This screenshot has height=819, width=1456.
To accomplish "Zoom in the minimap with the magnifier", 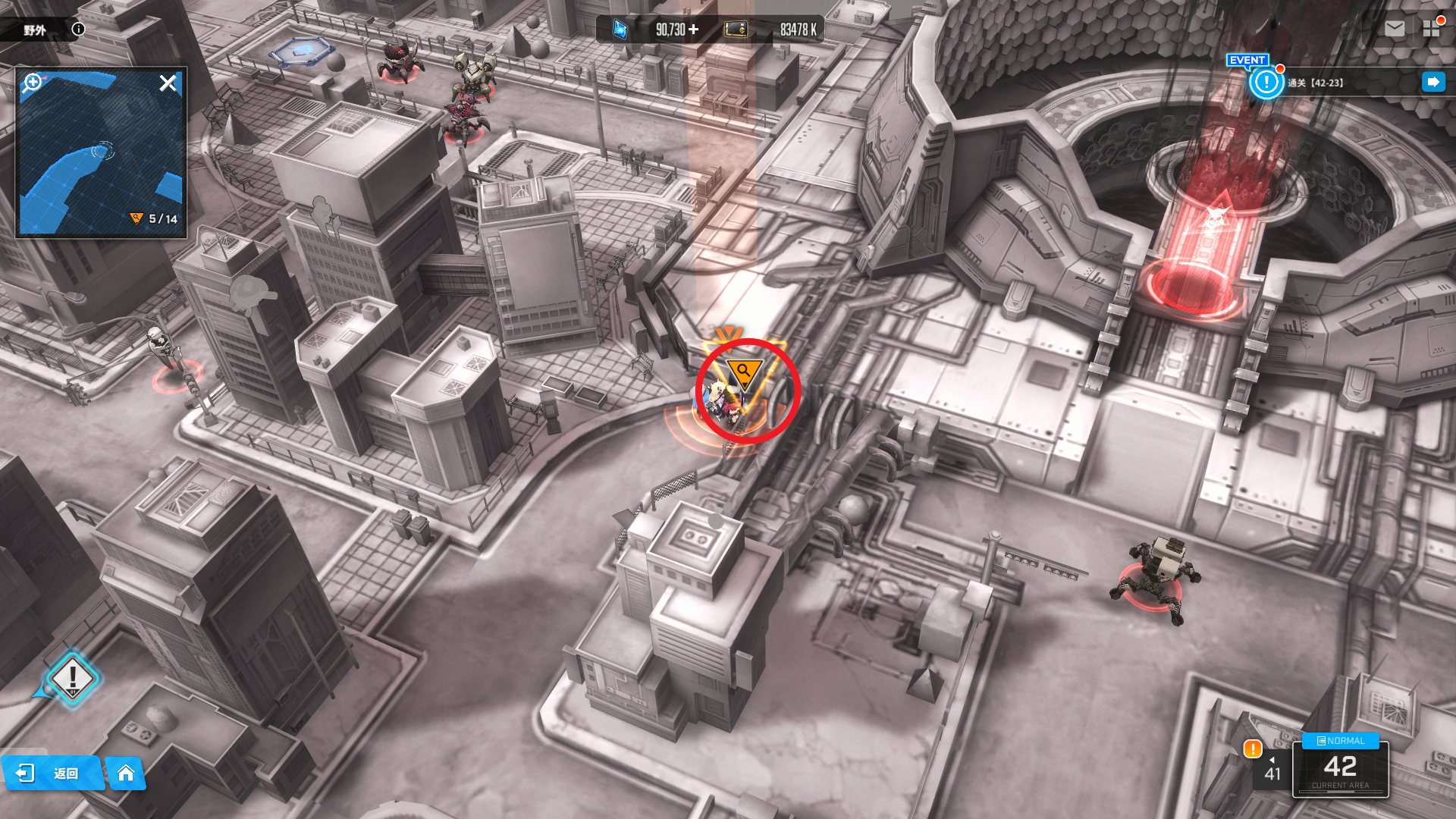I will 33,82.
